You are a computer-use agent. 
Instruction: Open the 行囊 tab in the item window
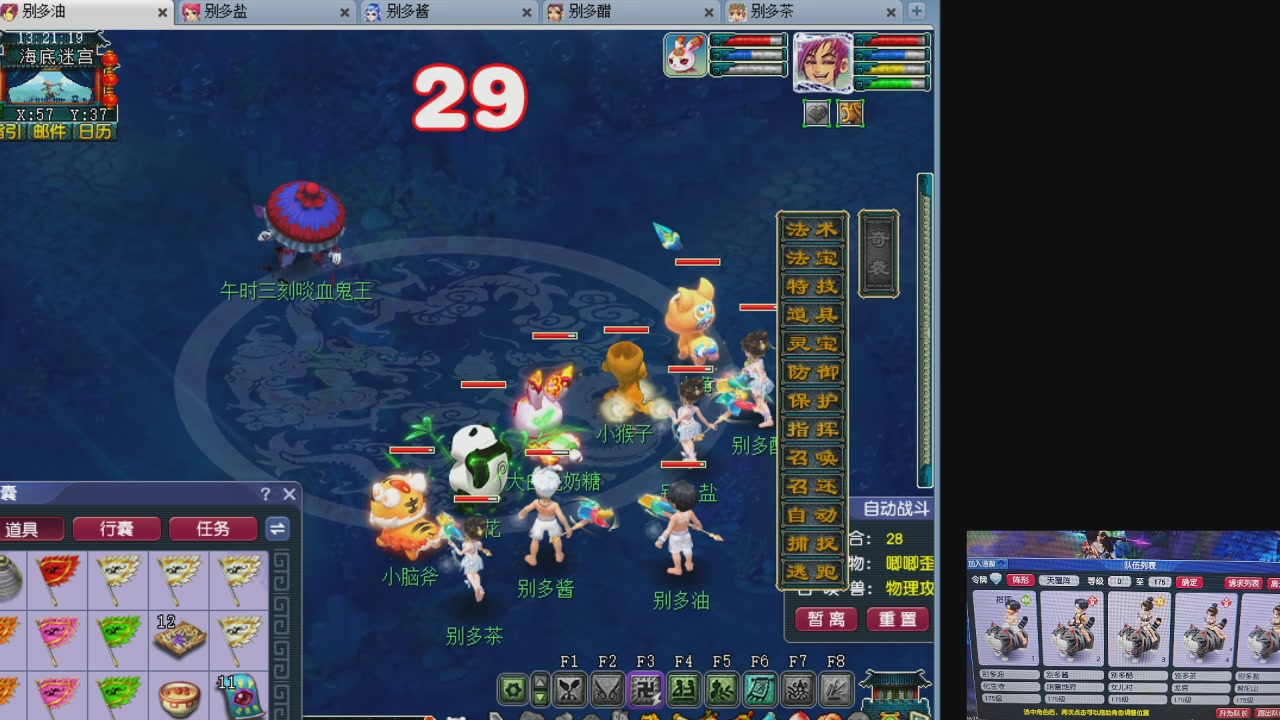pyautogui.click(x=115, y=529)
